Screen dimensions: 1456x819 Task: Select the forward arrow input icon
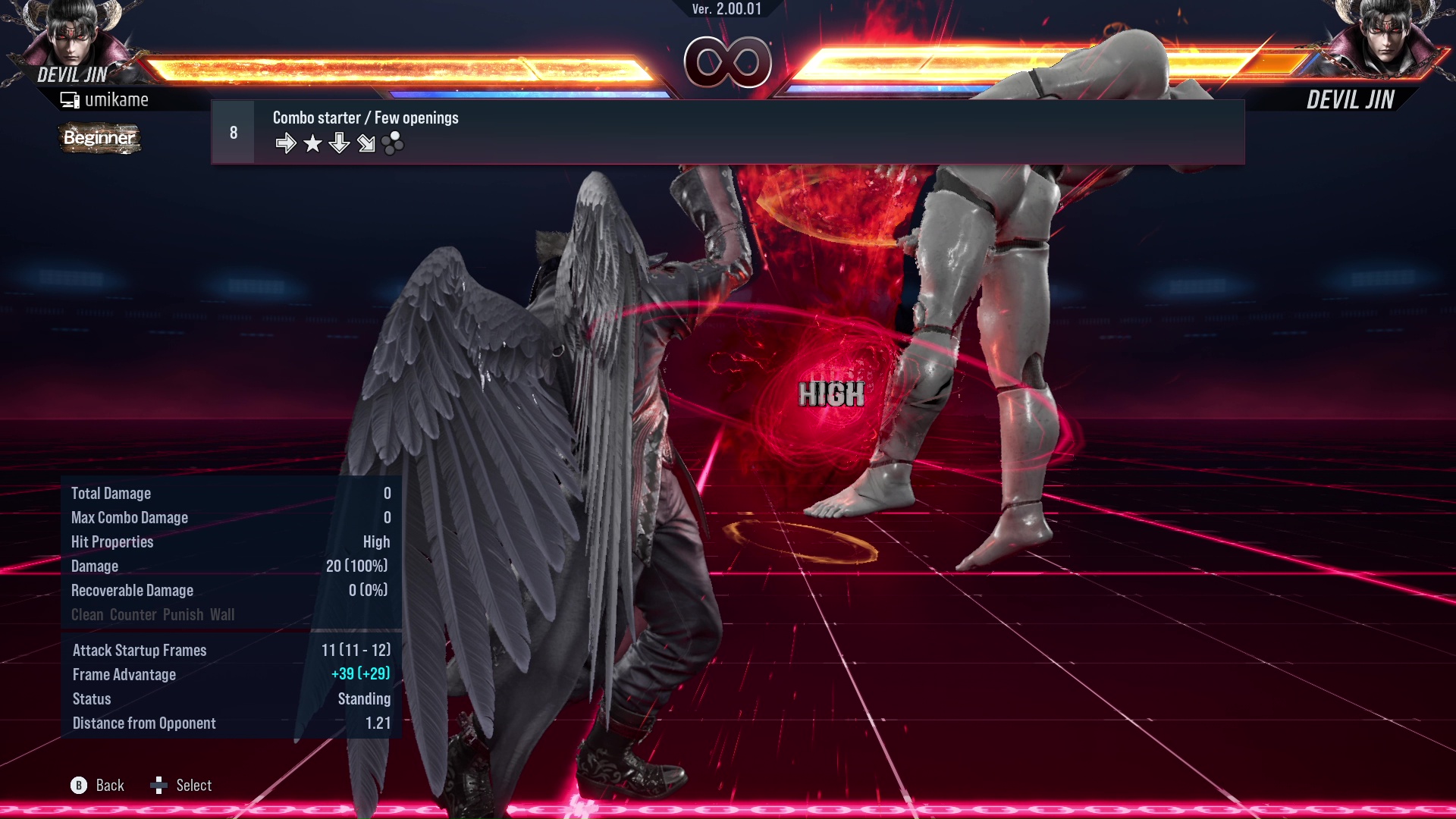pyautogui.click(x=287, y=141)
